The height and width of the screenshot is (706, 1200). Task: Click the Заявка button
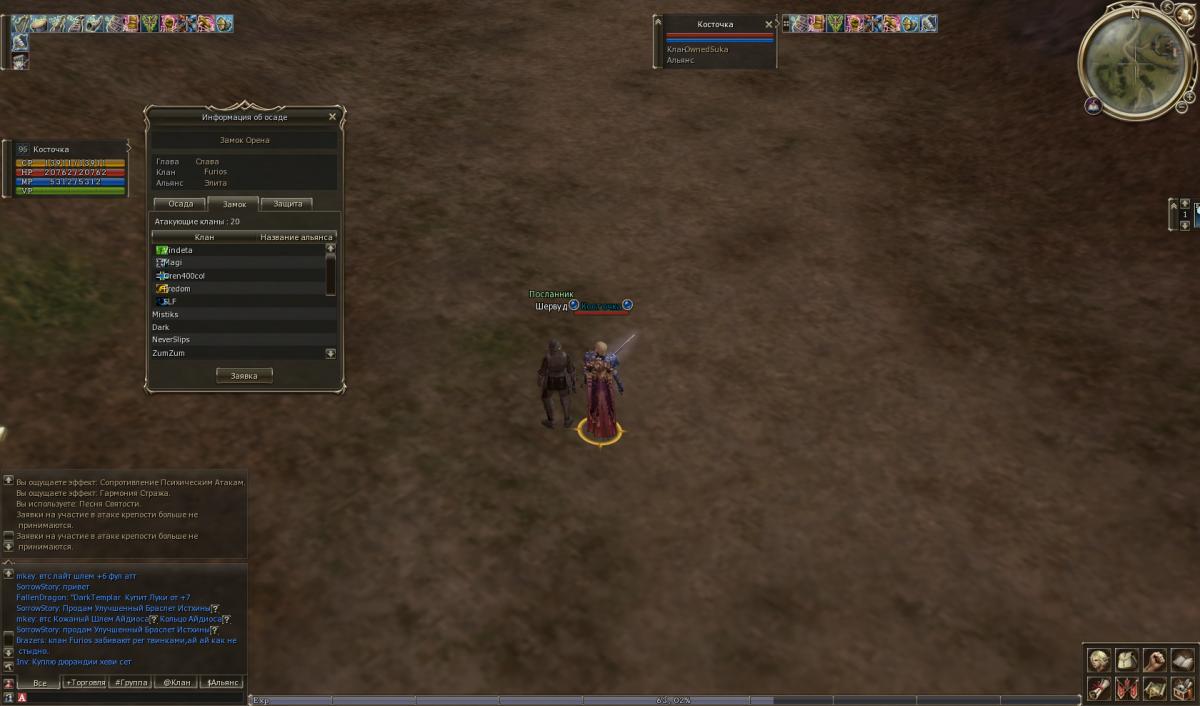[x=244, y=376]
